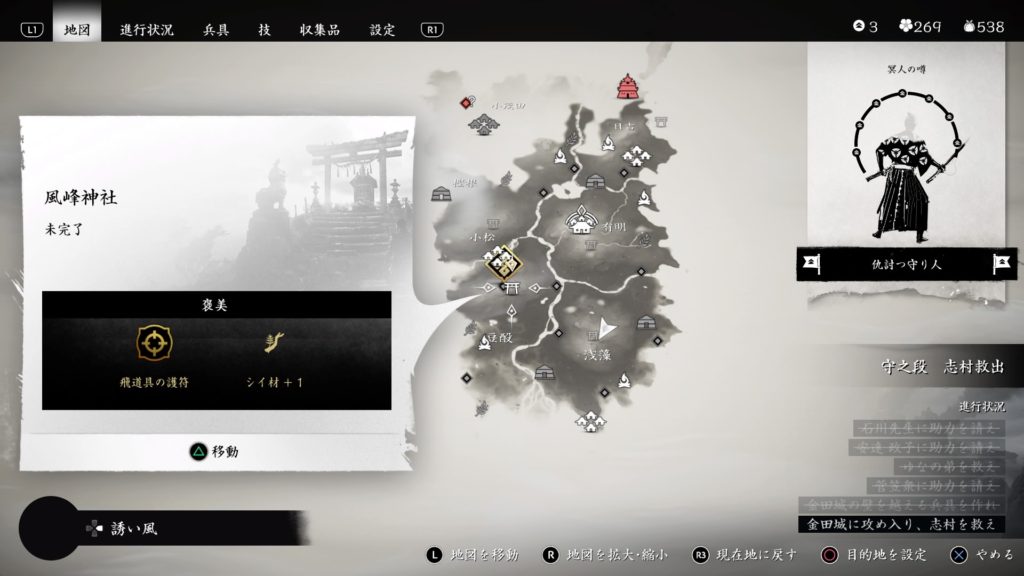The image size is (1024, 576).
Task: Select the 技 tab
Action: (x=264, y=29)
